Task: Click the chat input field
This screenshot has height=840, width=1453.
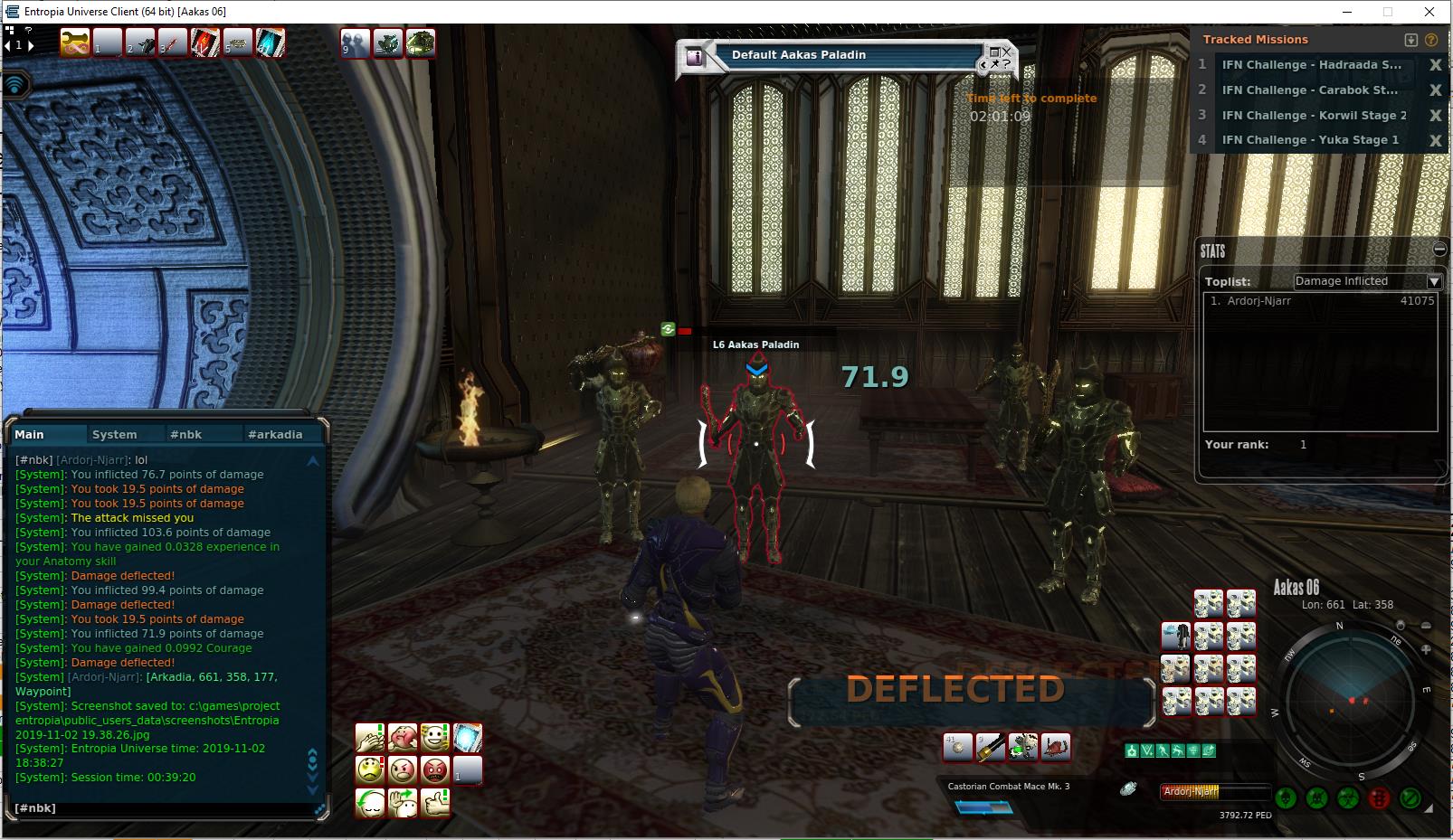Action: tap(163, 808)
